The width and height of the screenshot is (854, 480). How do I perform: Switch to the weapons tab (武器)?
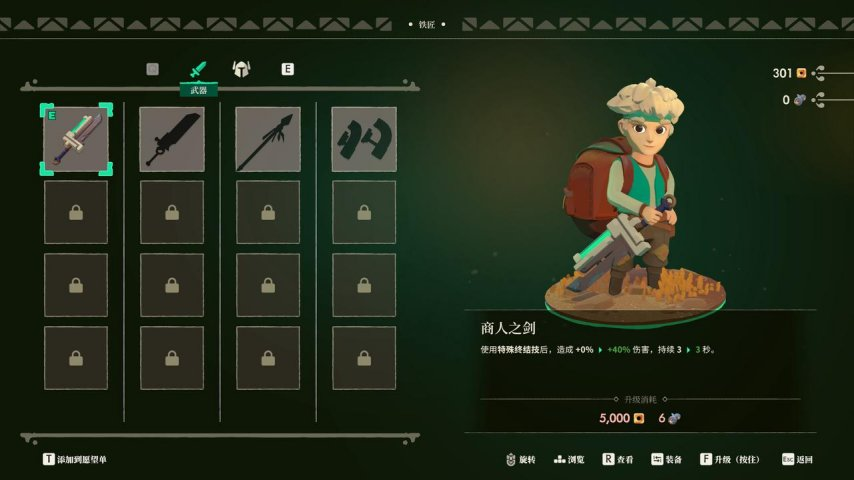pyautogui.click(x=197, y=69)
